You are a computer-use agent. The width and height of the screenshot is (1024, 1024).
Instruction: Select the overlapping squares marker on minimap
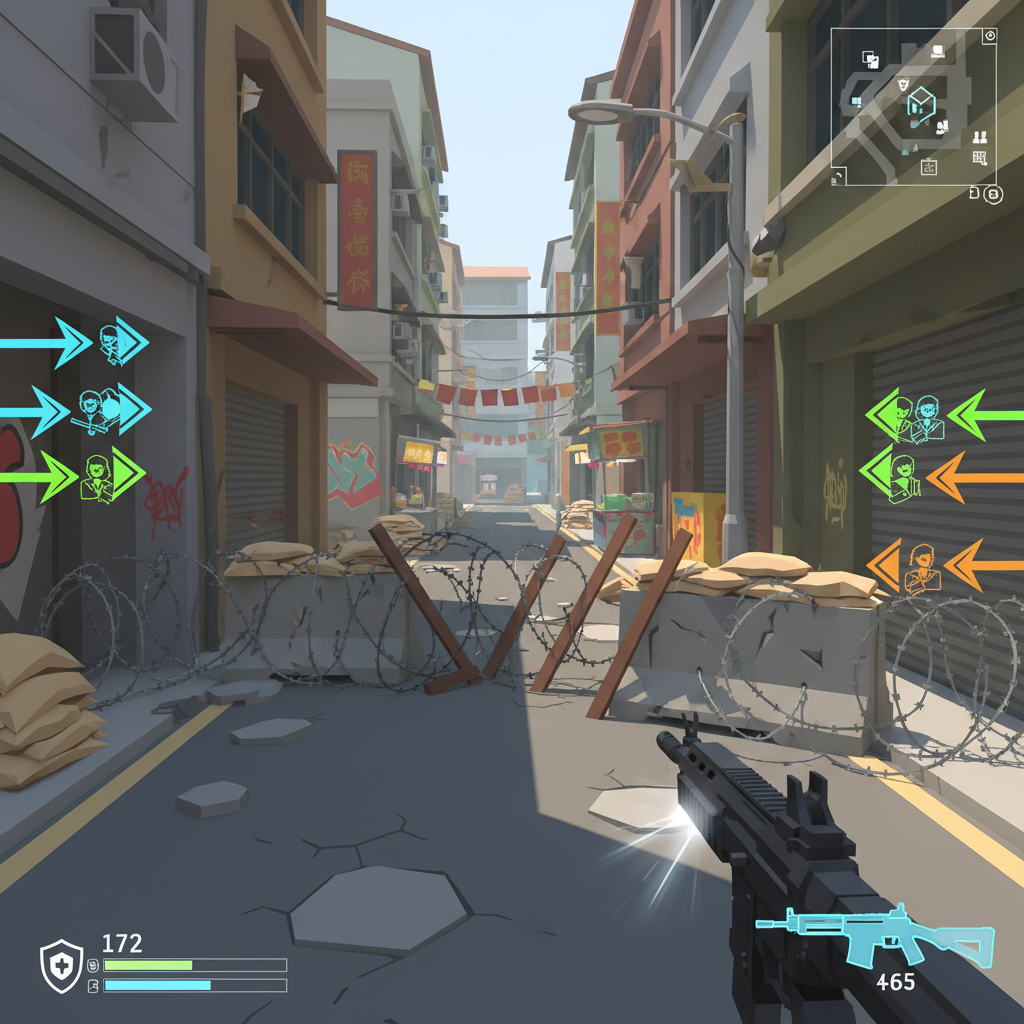(871, 60)
